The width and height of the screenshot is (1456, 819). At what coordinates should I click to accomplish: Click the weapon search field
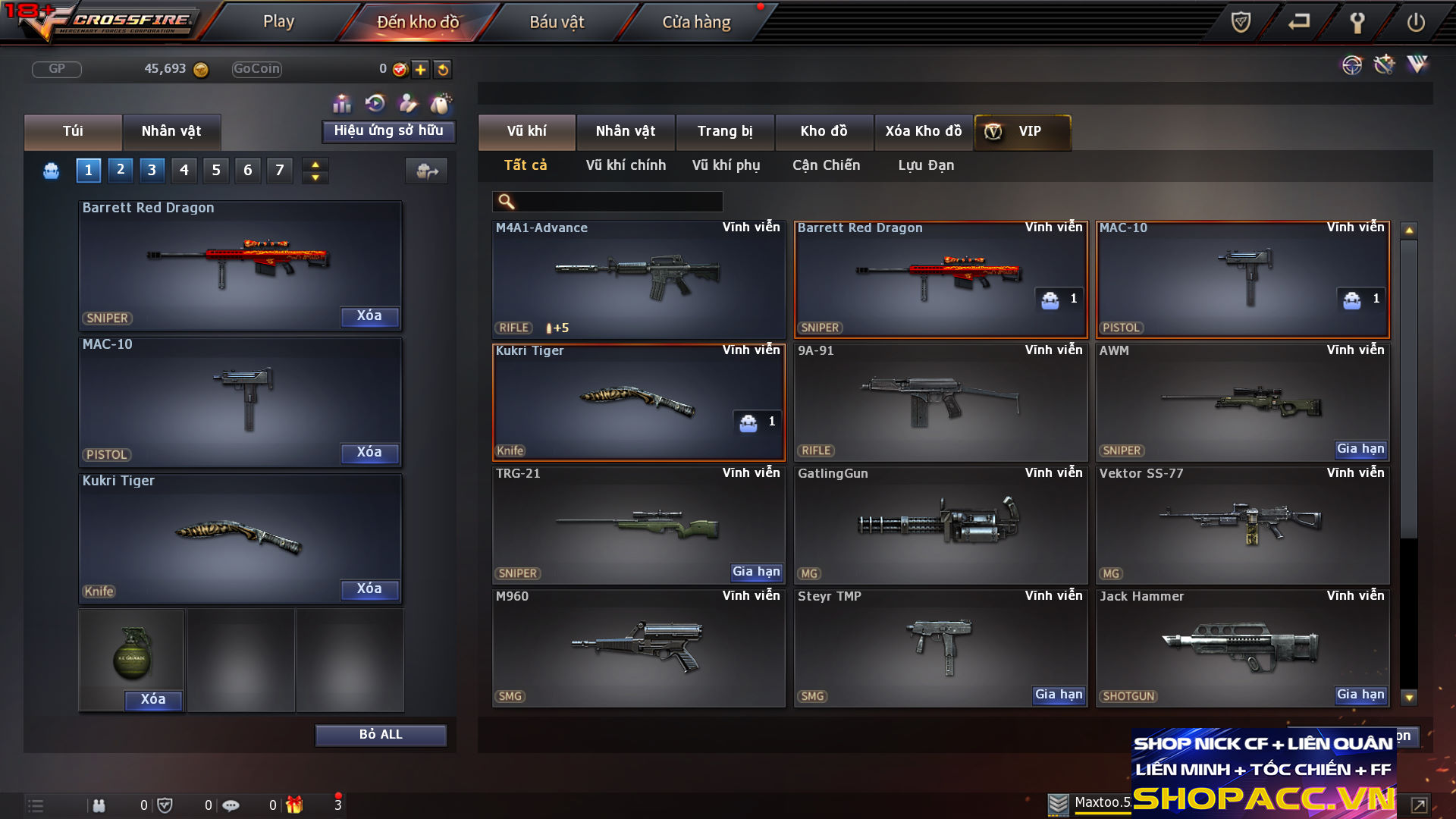tap(618, 202)
